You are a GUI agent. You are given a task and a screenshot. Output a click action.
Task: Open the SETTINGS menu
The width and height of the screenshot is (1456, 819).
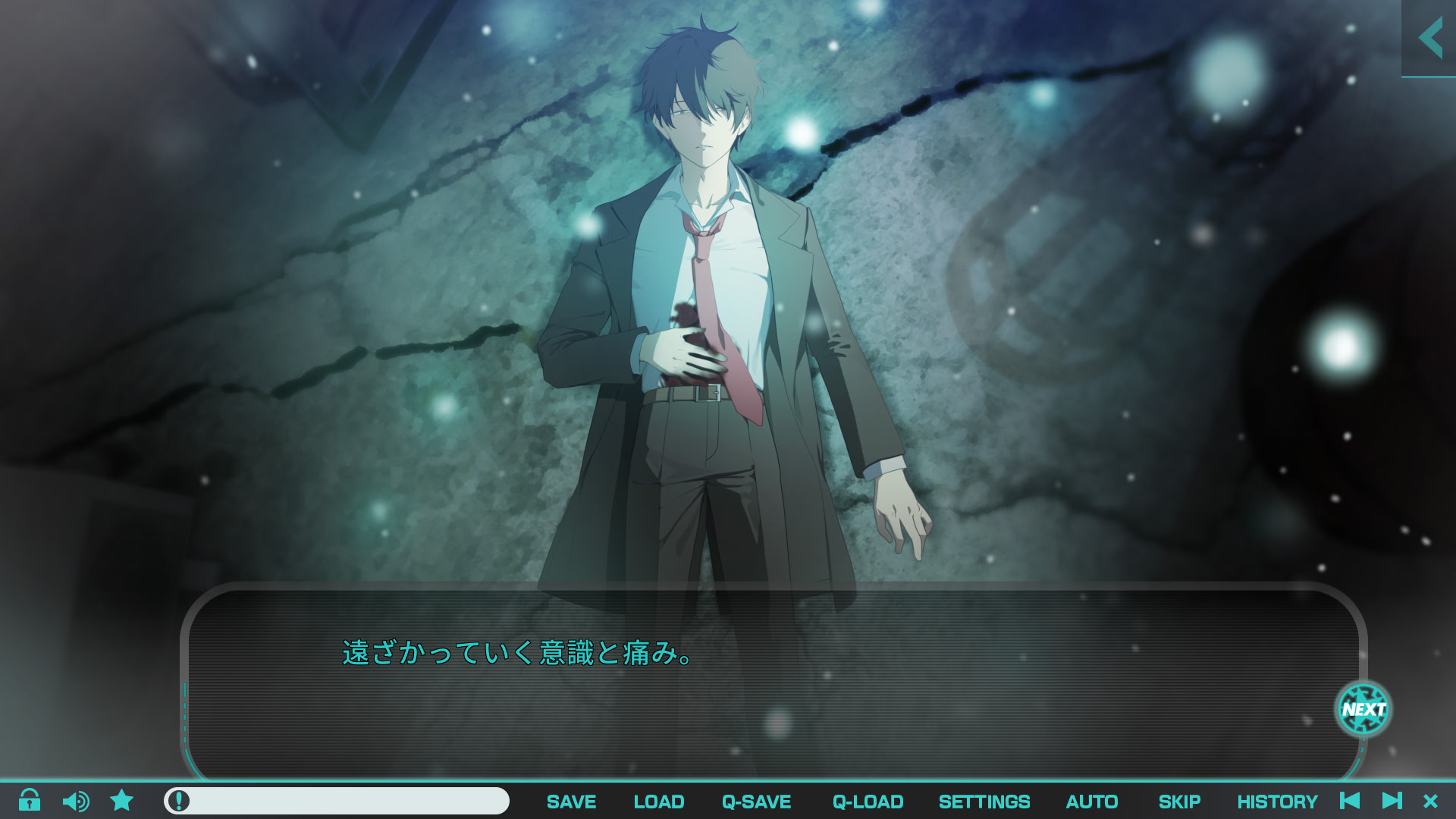pyautogui.click(x=984, y=802)
